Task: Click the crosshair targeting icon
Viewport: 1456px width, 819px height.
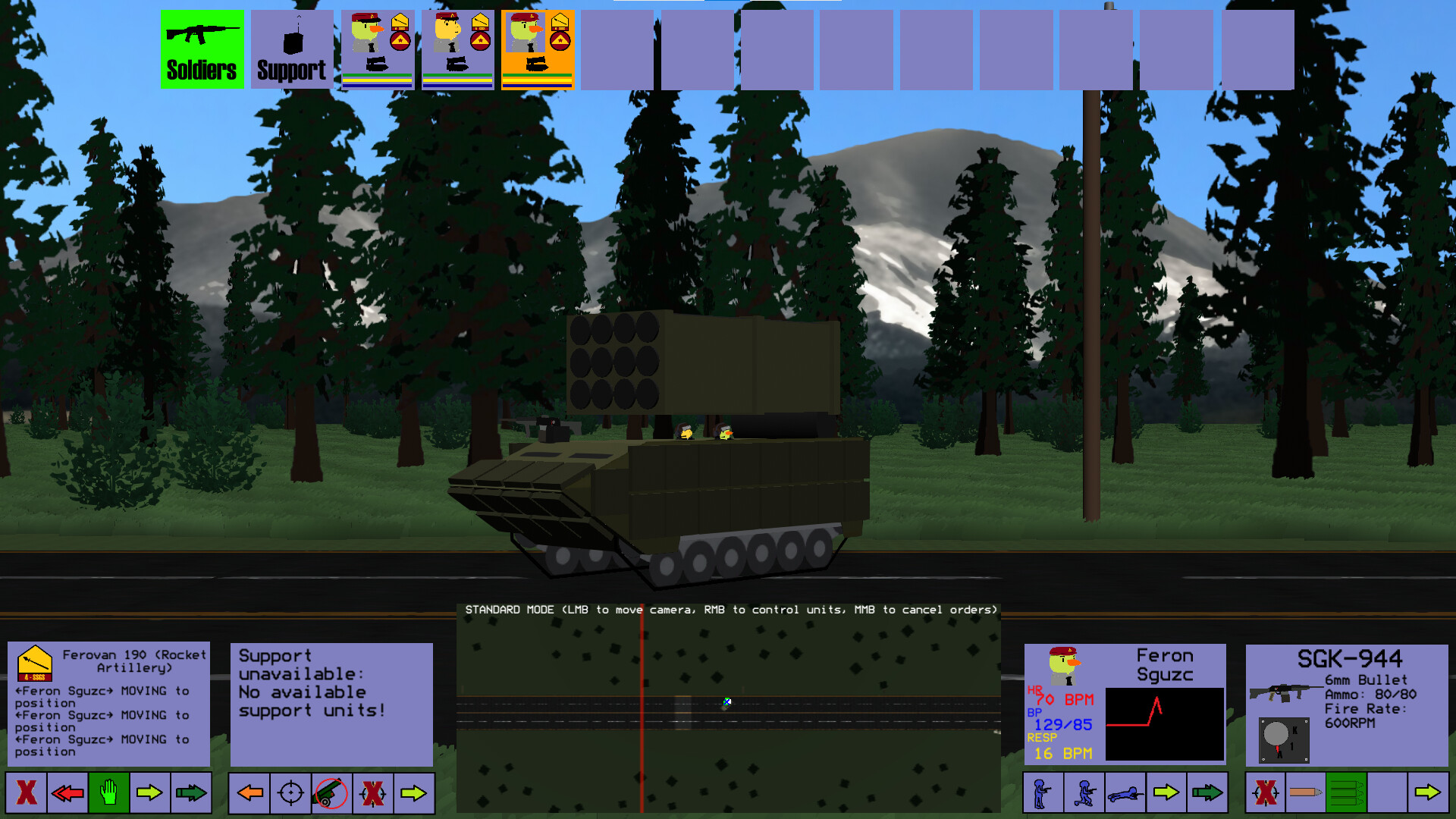Action: 290,793
